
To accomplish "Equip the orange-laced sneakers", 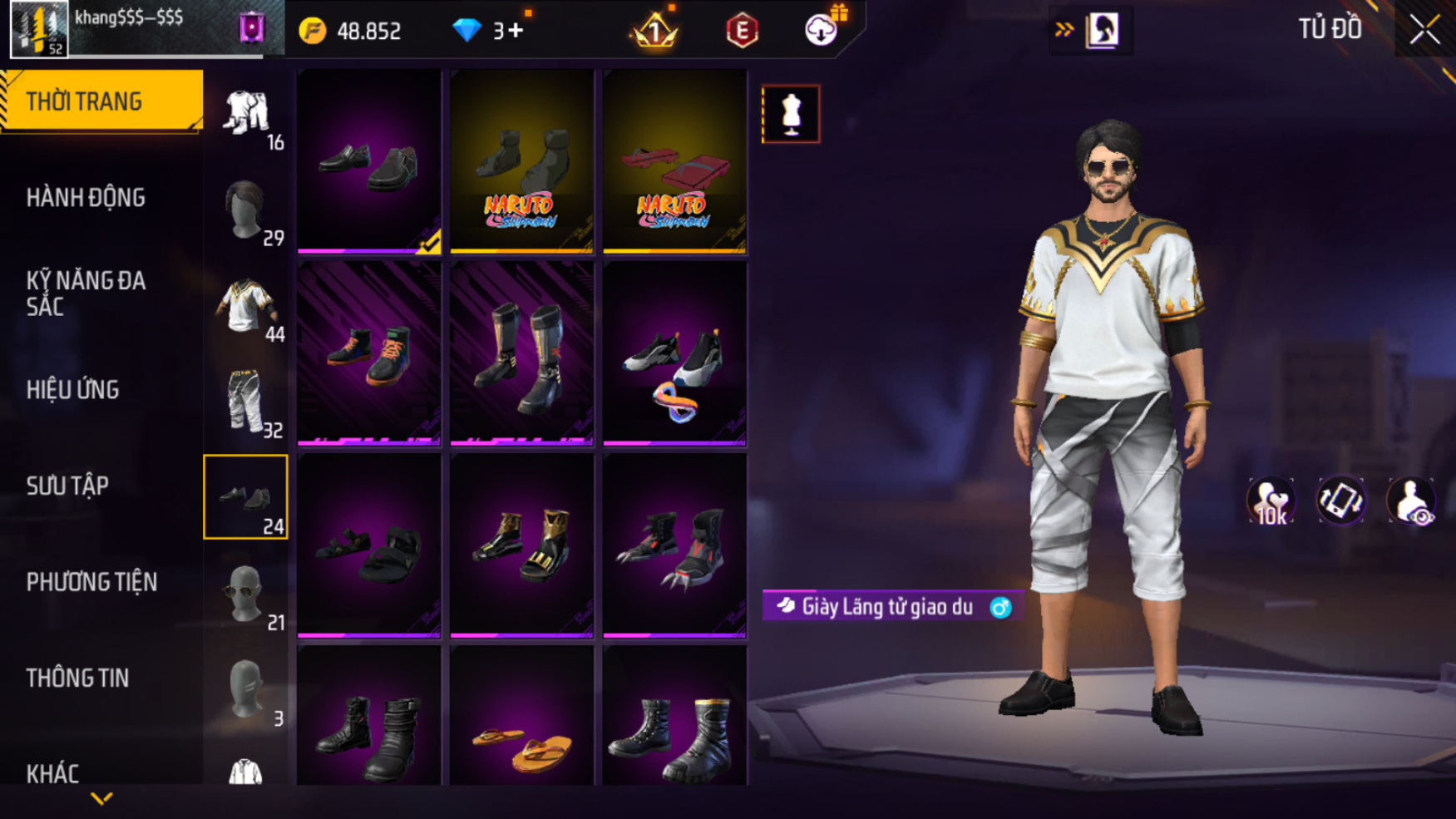I will tap(369, 354).
